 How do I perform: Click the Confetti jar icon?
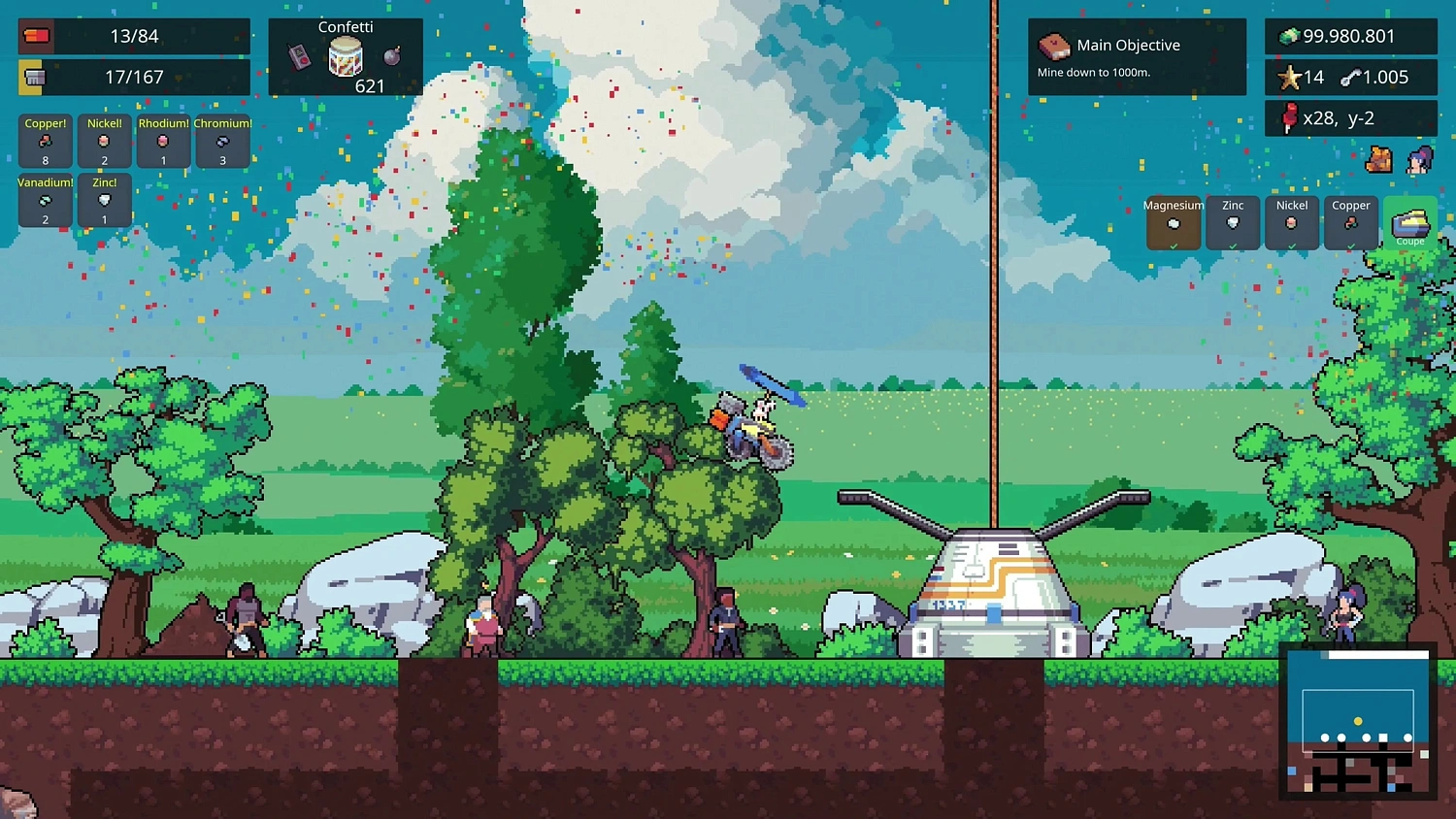point(346,54)
